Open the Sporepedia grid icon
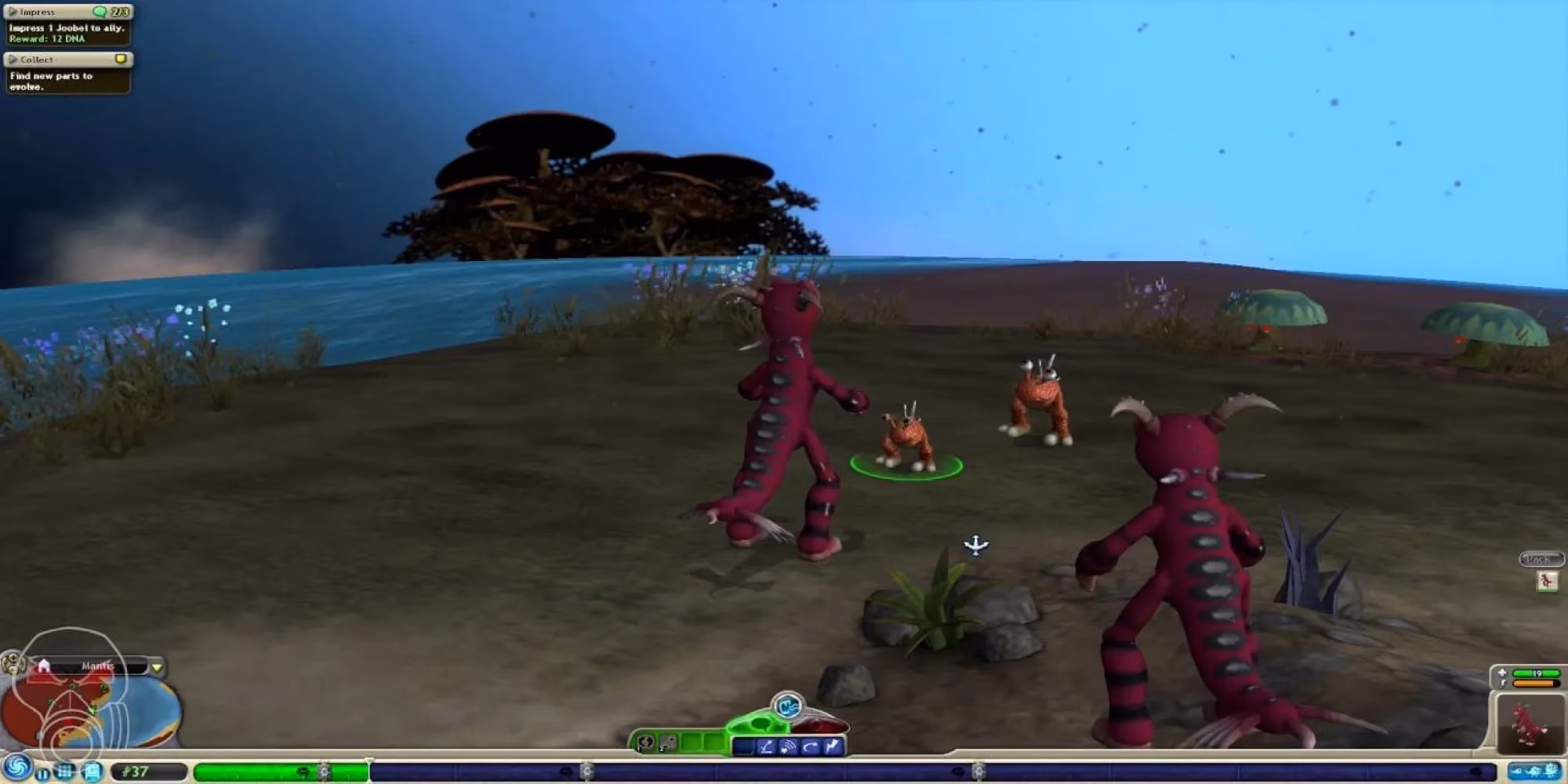The image size is (1568, 784). 65,773
